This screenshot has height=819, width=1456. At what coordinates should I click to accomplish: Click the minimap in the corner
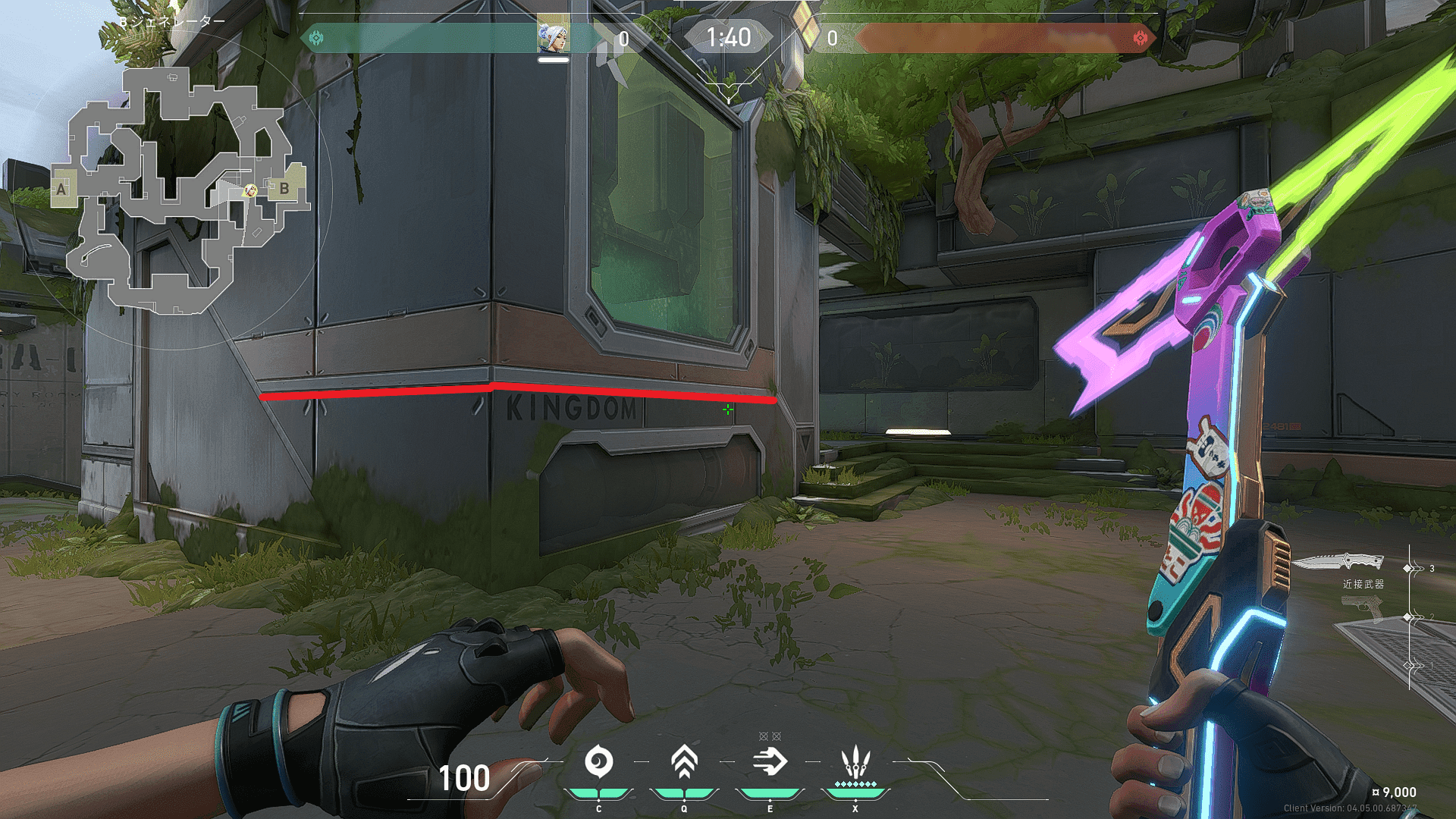(x=180, y=190)
